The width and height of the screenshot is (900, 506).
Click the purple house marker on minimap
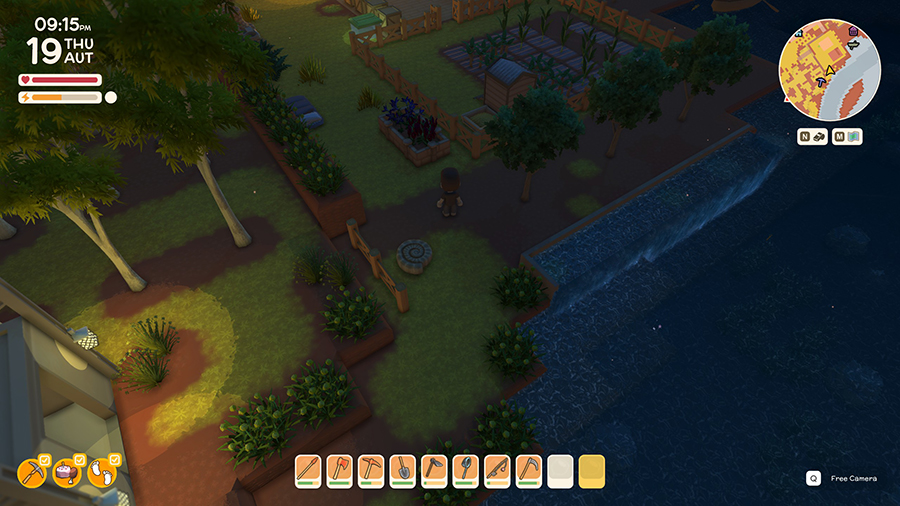pyautogui.click(x=853, y=31)
